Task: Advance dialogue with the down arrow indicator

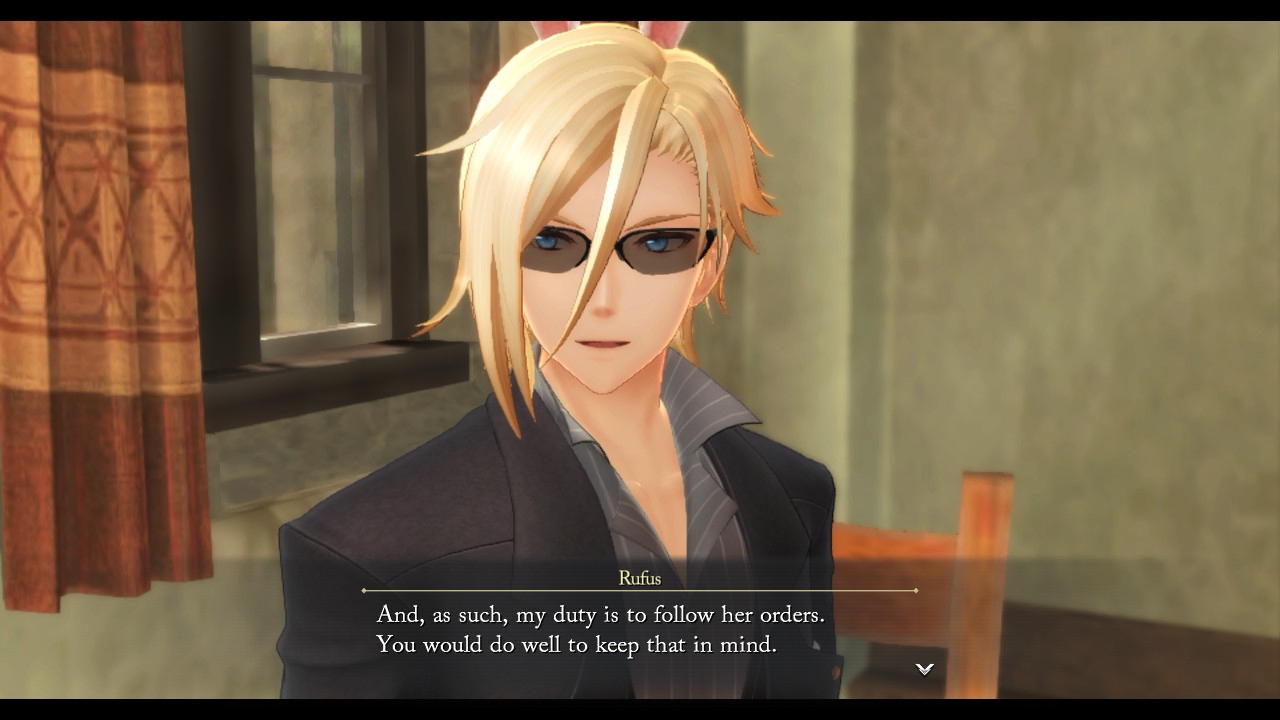Action: coord(925,669)
